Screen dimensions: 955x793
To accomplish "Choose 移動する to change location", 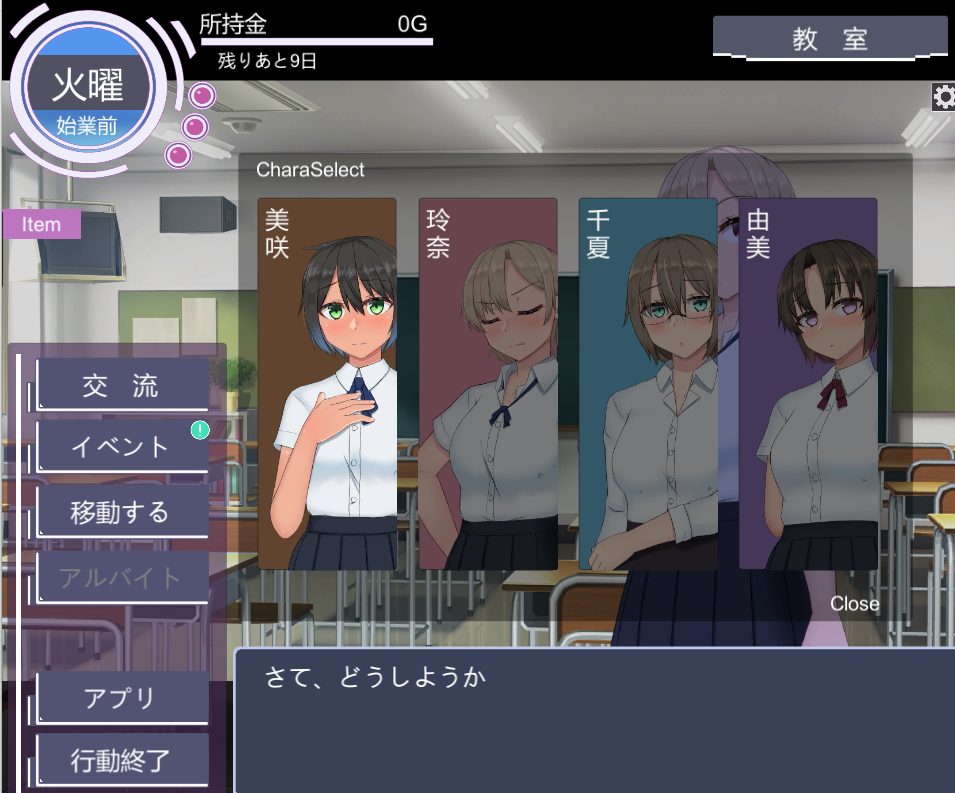I will coord(122,512).
